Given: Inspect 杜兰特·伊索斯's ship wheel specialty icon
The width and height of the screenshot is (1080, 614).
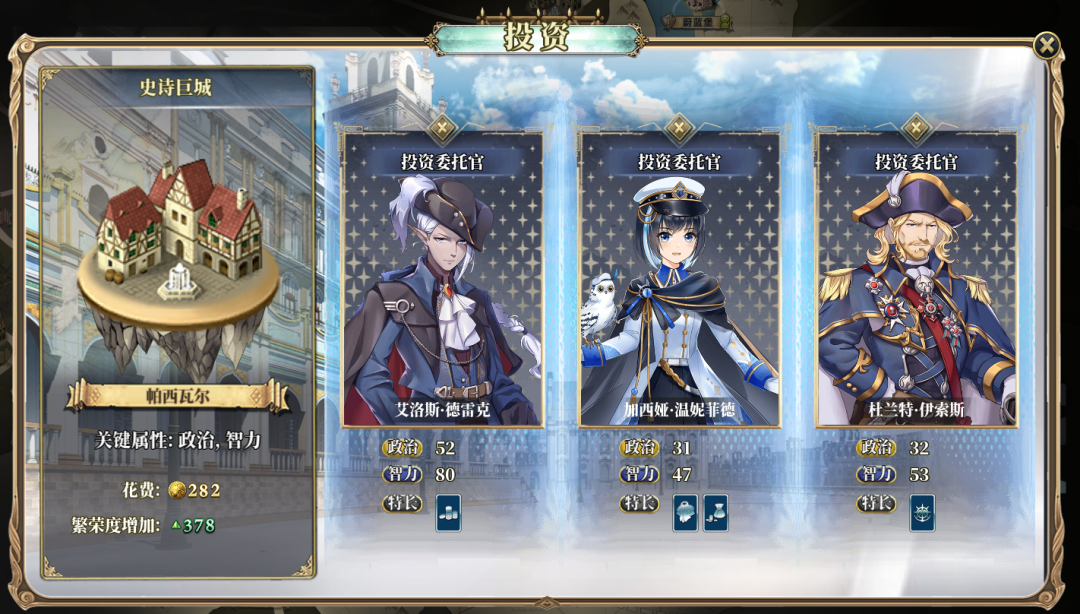Looking at the screenshot, I should pos(922,512).
